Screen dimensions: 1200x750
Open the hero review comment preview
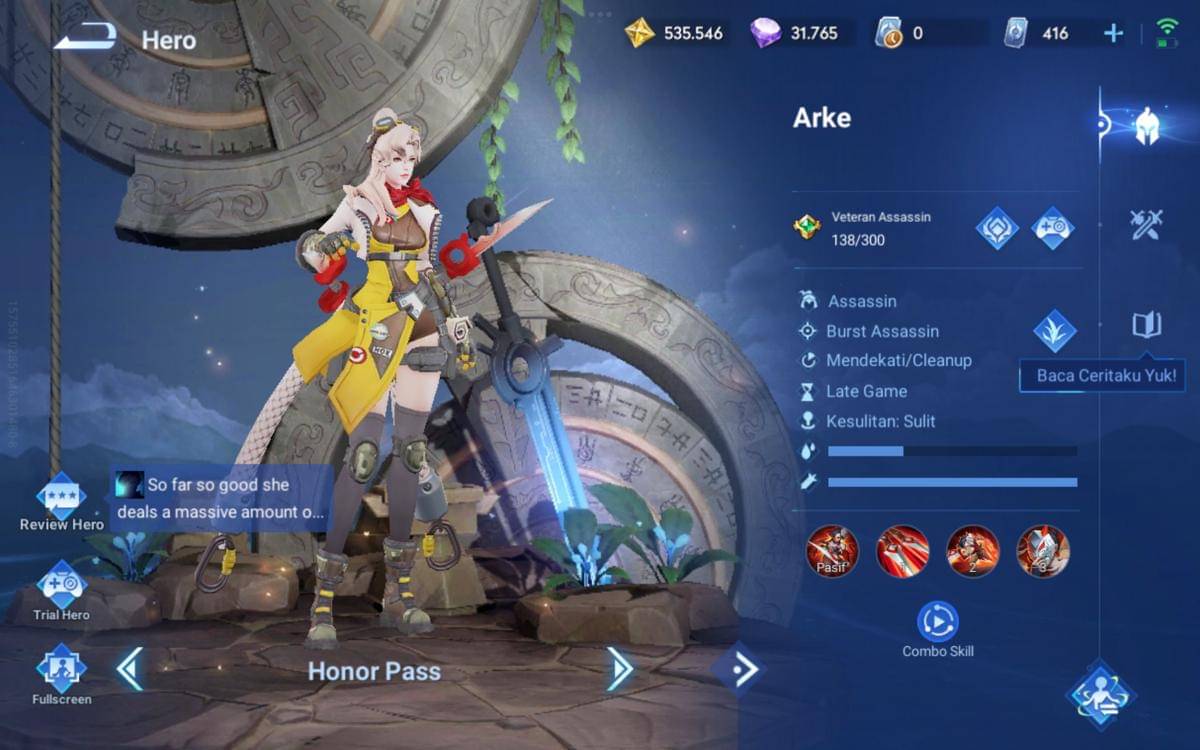222,498
